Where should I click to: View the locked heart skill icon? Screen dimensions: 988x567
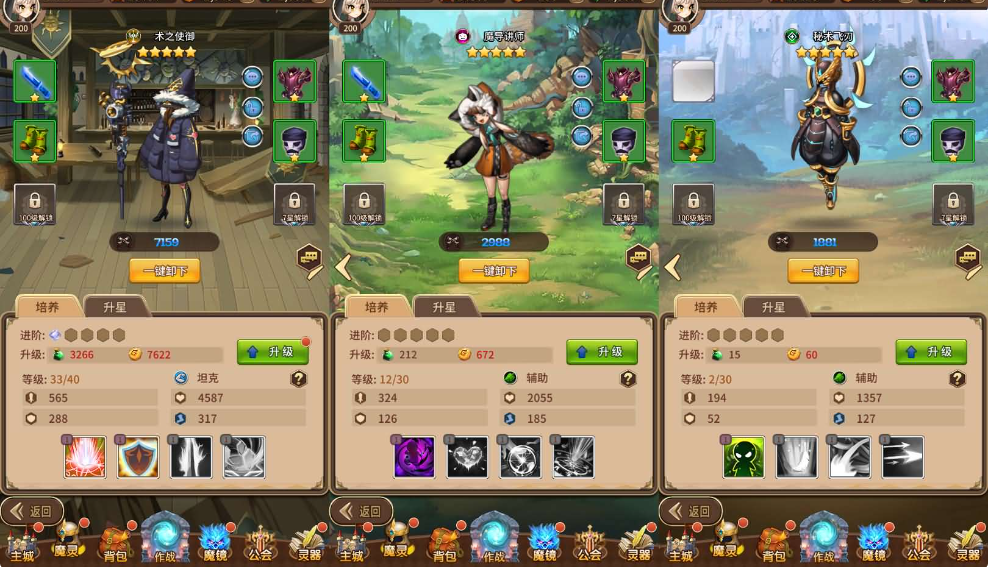(x=467, y=457)
